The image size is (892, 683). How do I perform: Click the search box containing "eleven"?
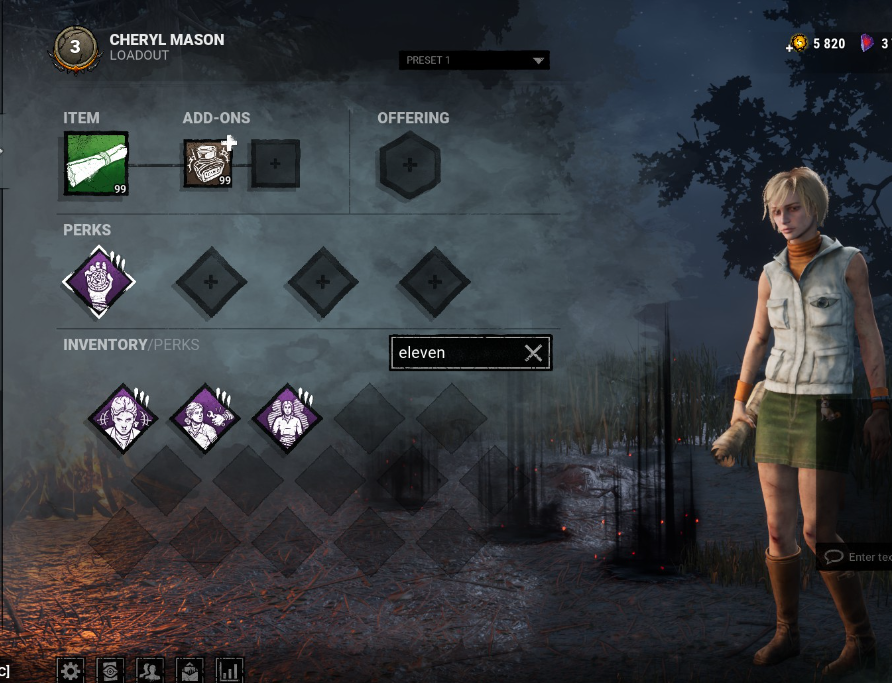[455, 352]
